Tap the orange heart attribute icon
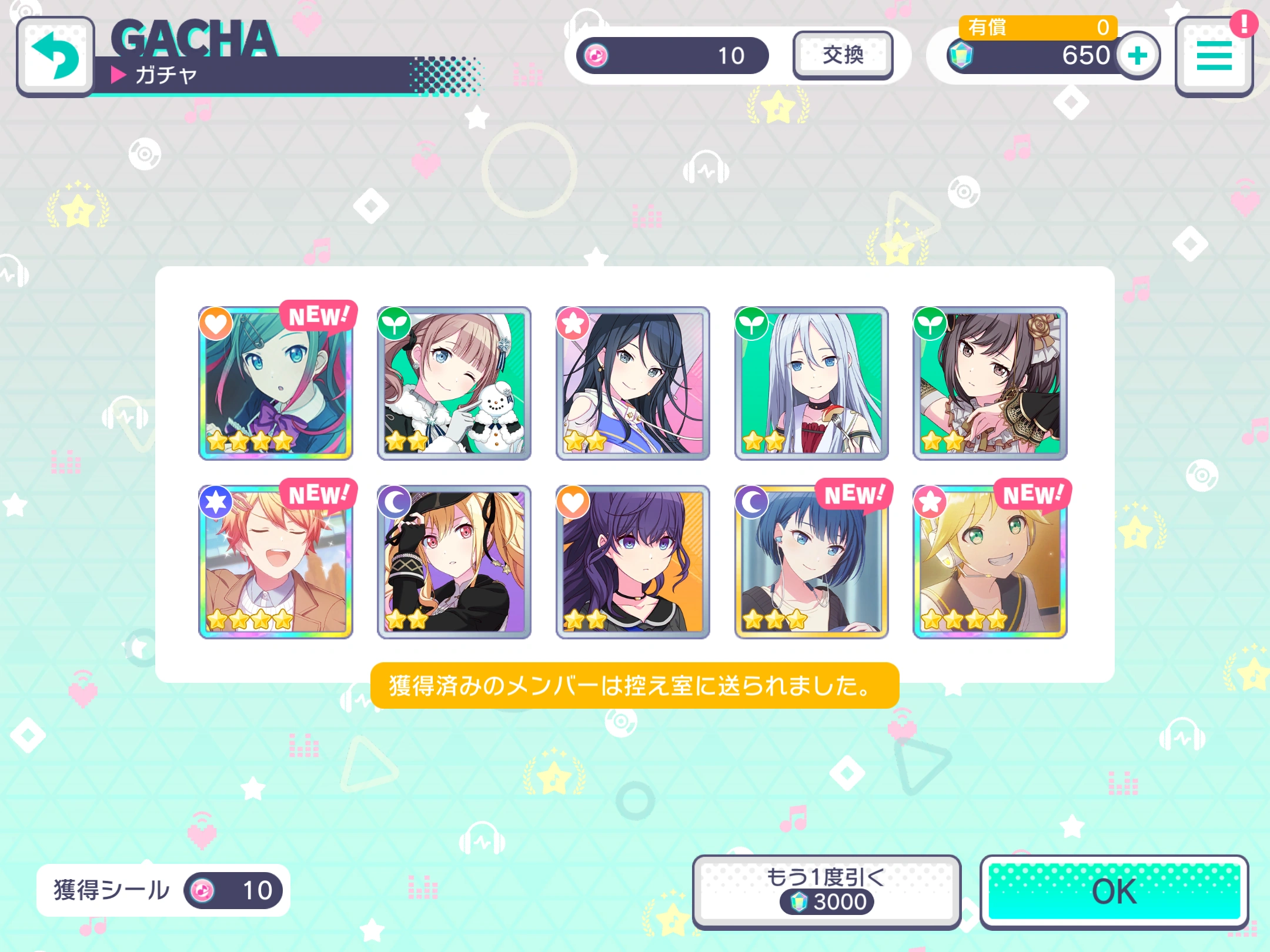This screenshot has height=952, width=1270. (x=215, y=324)
